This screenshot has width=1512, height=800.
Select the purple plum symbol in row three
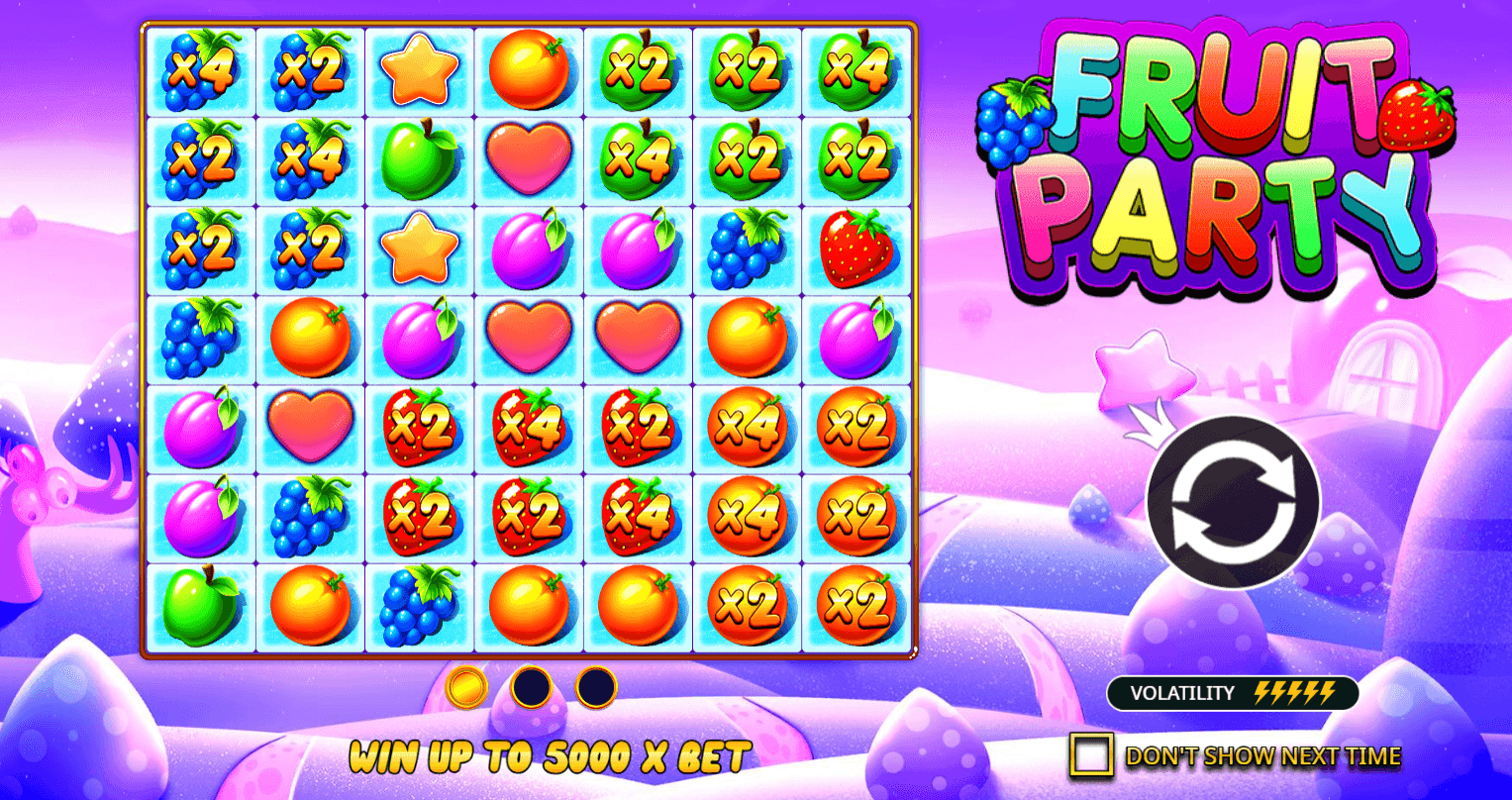[x=528, y=249]
